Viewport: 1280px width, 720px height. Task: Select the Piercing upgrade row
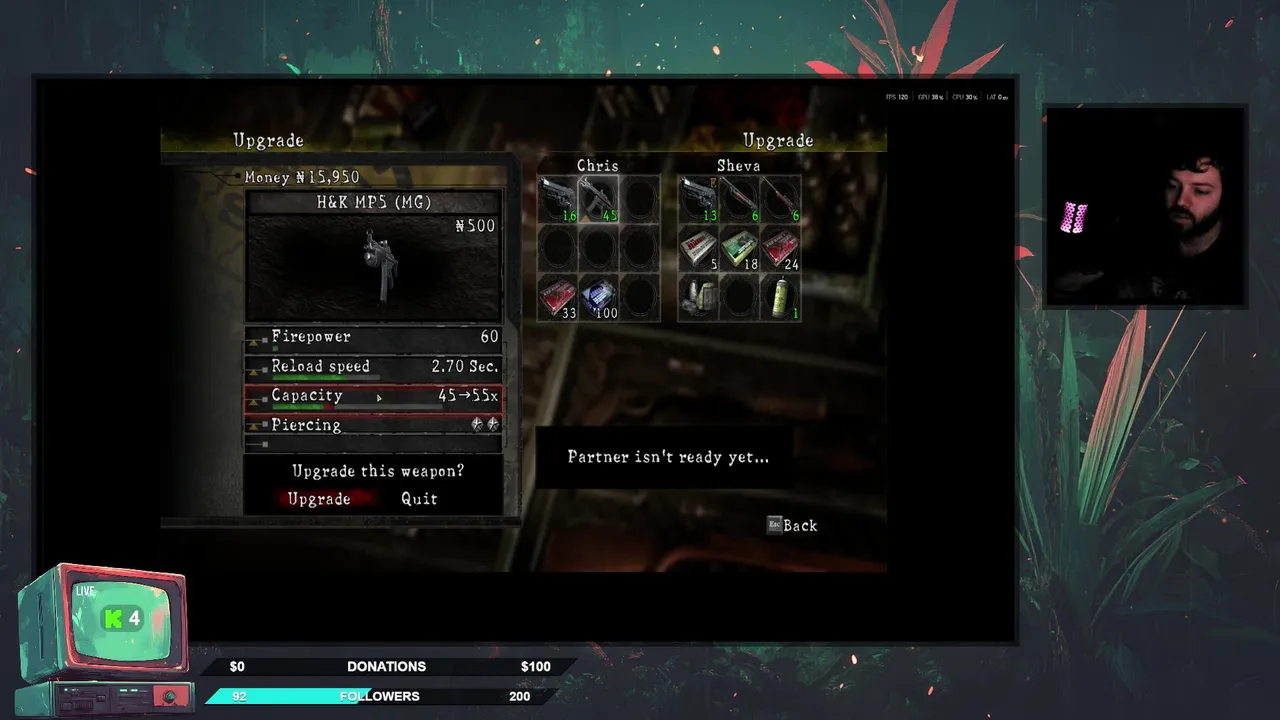(x=373, y=425)
